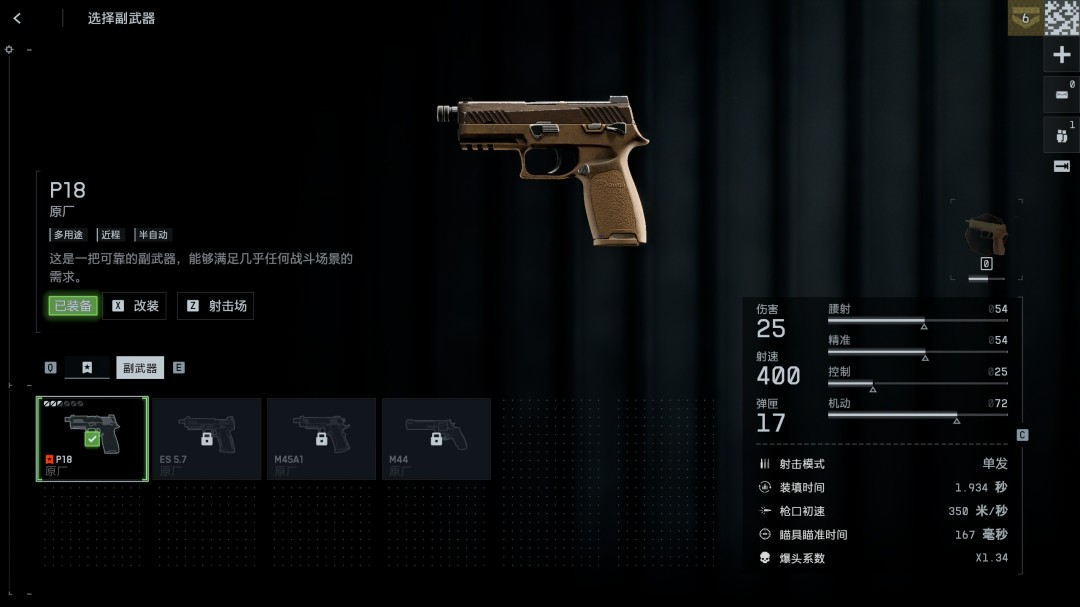Select the equipped P18 pistol slot
The image size is (1080, 607).
pyautogui.click(x=92, y=439)
